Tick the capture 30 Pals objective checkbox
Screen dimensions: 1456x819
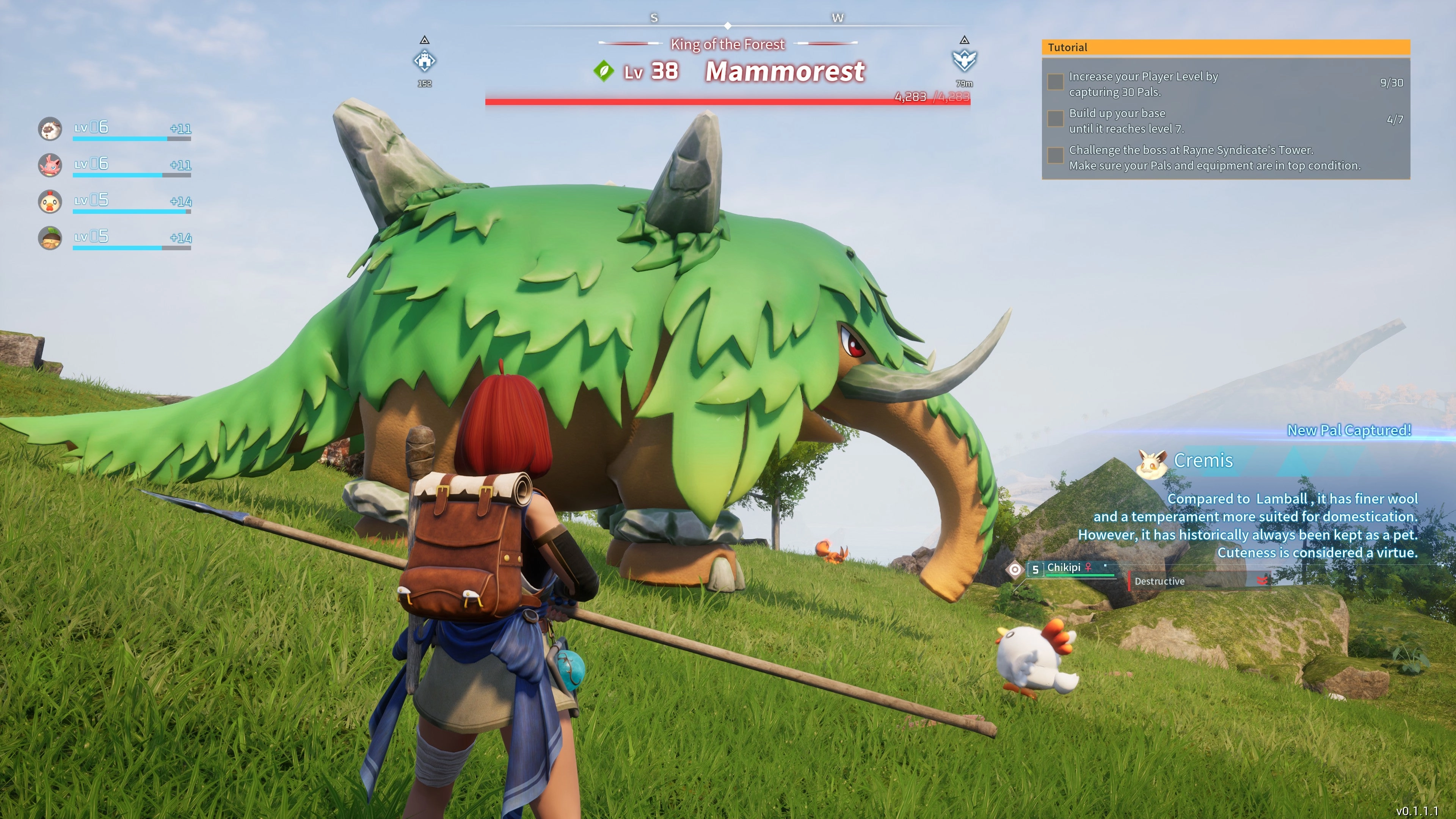1055,82
